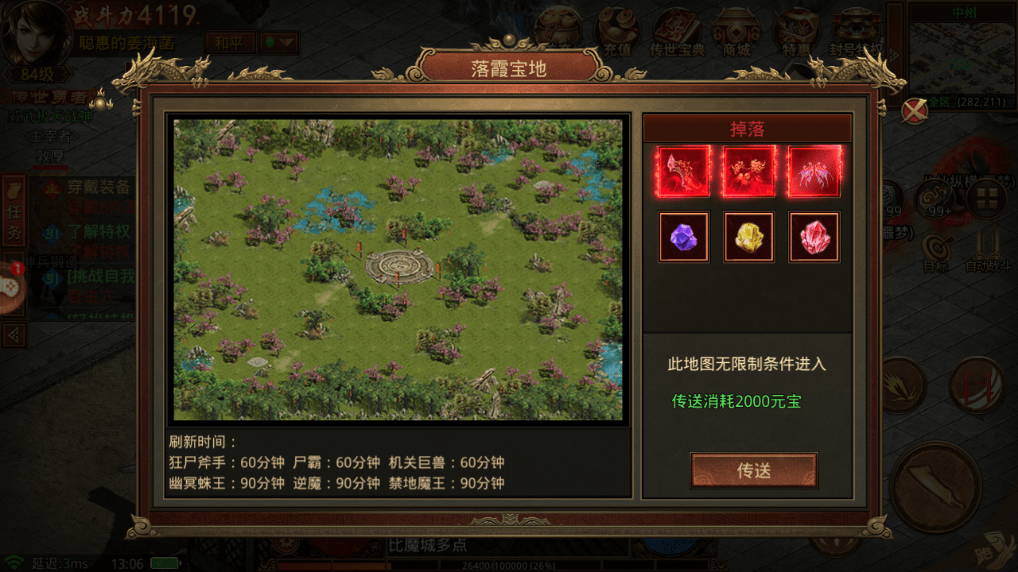
Task: Select the pink crystal drop item
Action: tap(814, 238)
